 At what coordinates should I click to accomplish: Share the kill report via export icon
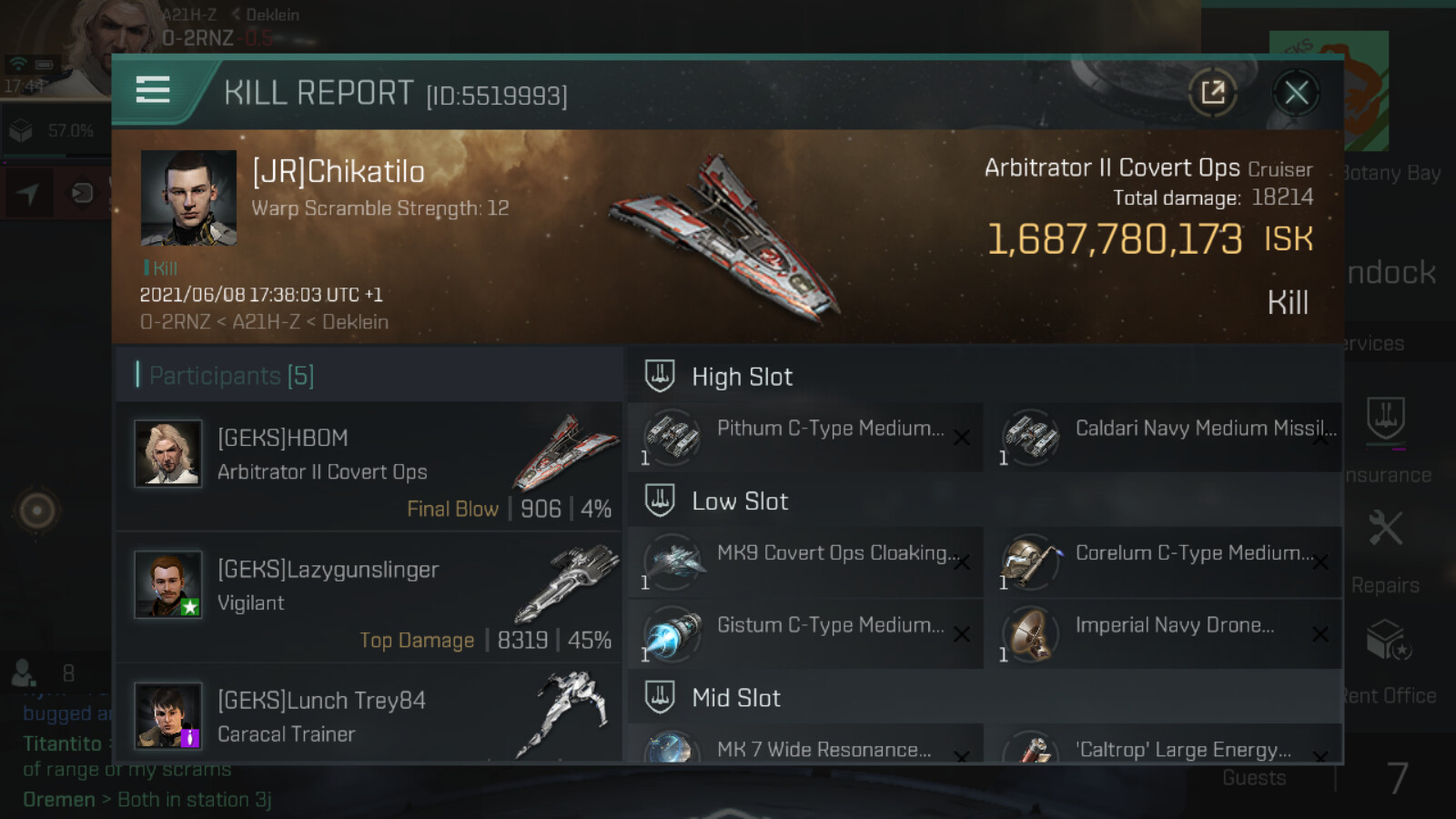[x=1213, y=92]
